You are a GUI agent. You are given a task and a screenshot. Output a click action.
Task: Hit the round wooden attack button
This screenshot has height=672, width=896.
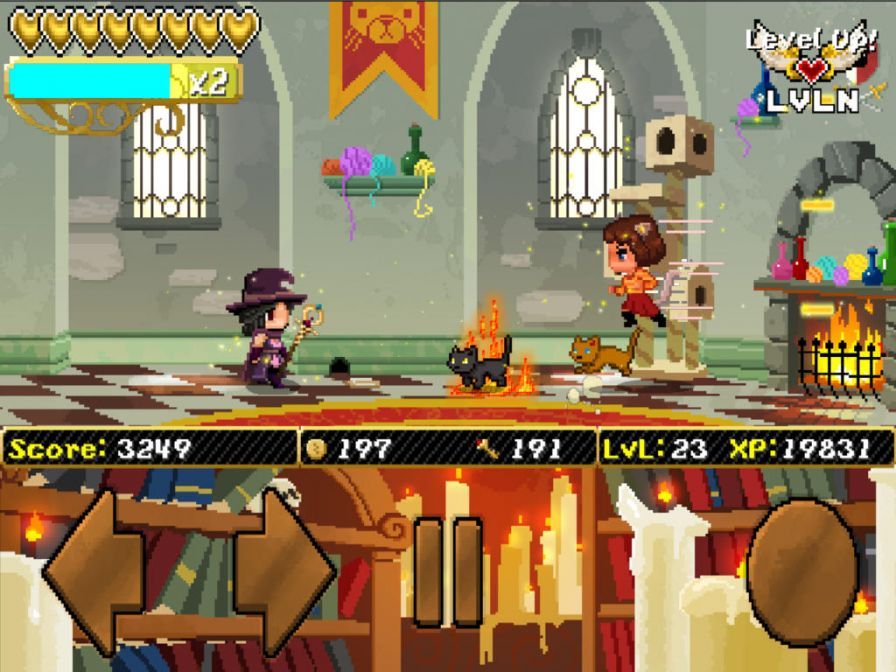[802, 571]
